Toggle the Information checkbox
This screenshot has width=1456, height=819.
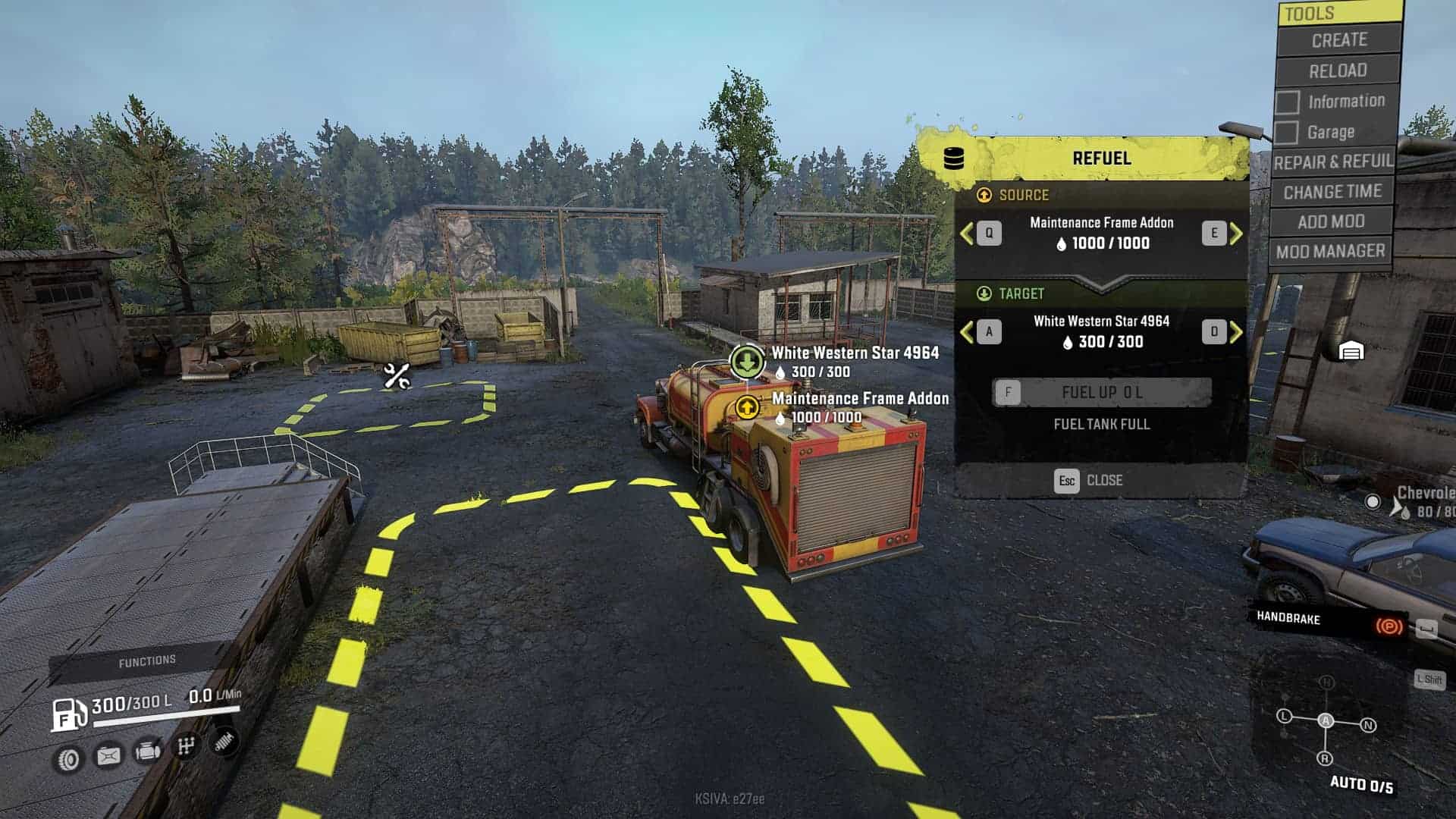(1287, 102)
